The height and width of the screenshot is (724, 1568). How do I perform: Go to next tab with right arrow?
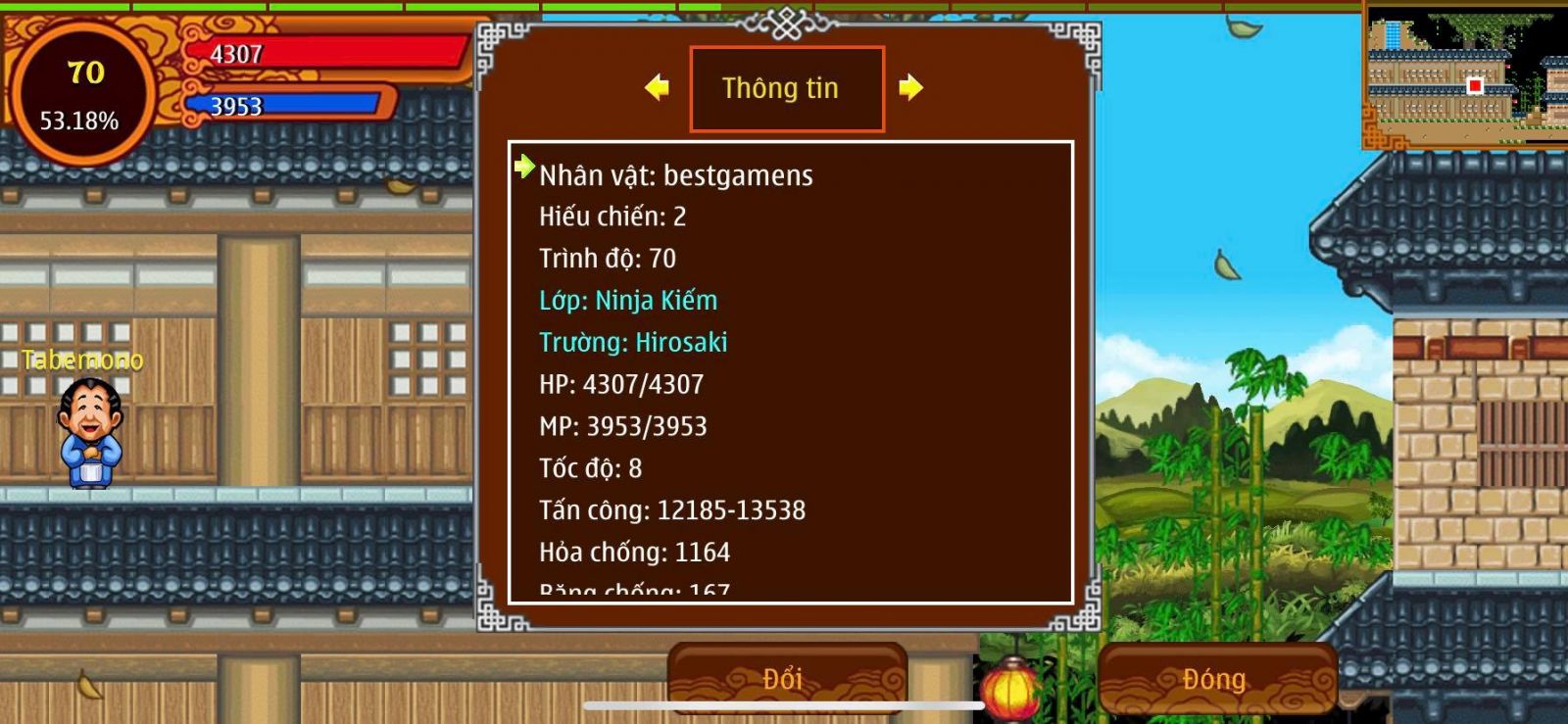[x=911, y=88]
